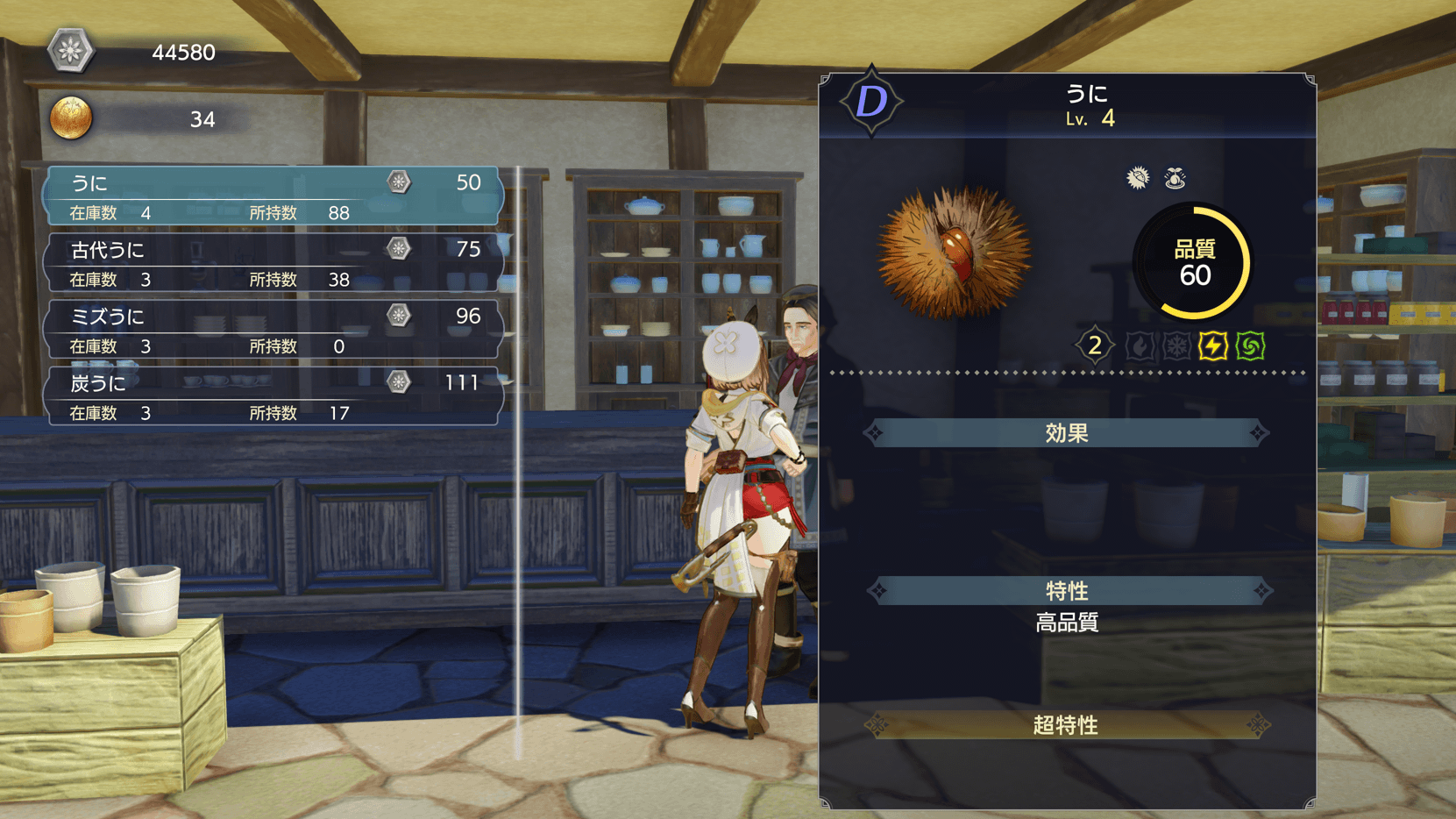Choose the 古代うに item row

[x=273, y=262]
